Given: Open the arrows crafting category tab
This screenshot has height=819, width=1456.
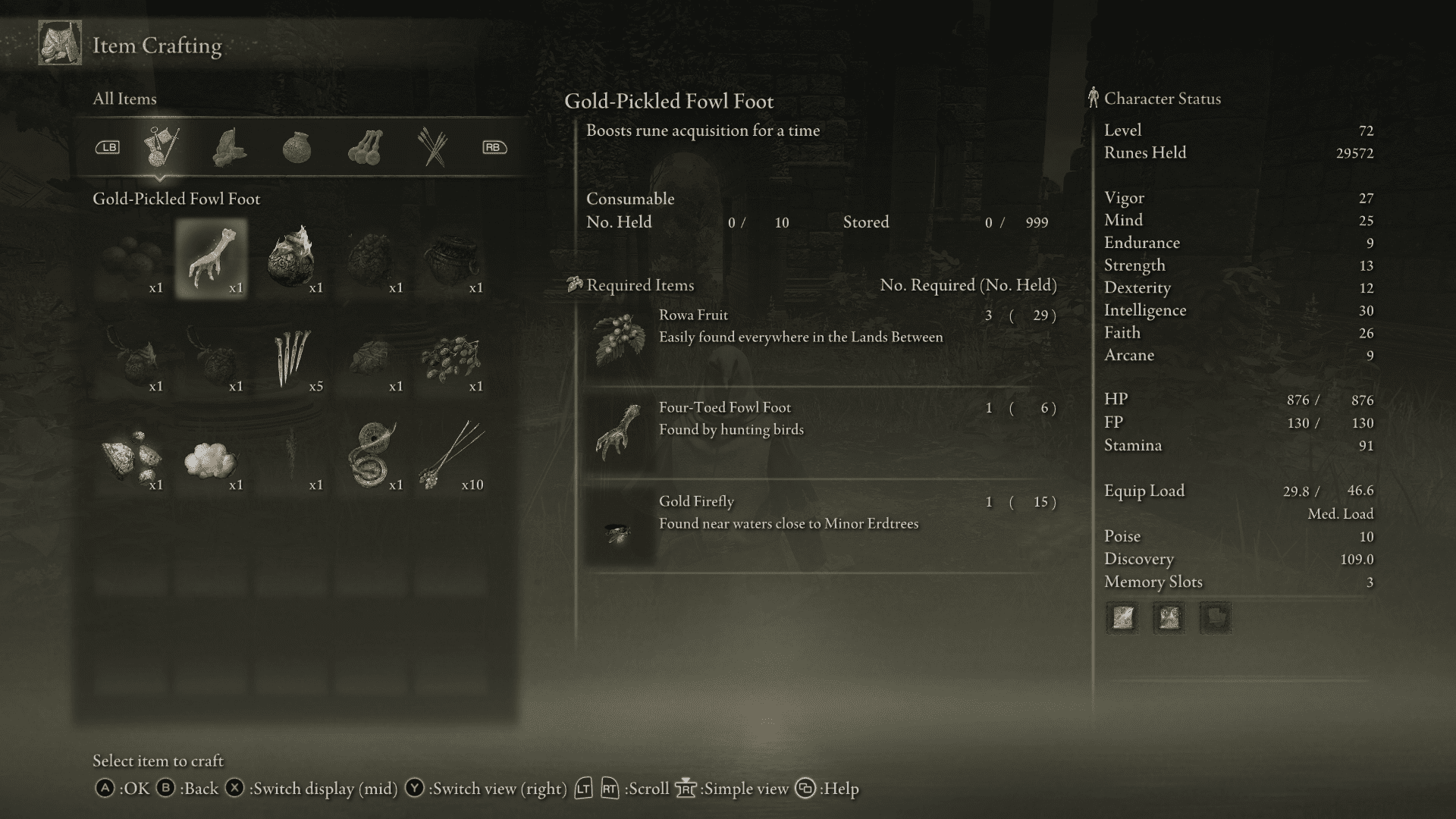Looking at the screenshot, I should [x=432, y=146].
